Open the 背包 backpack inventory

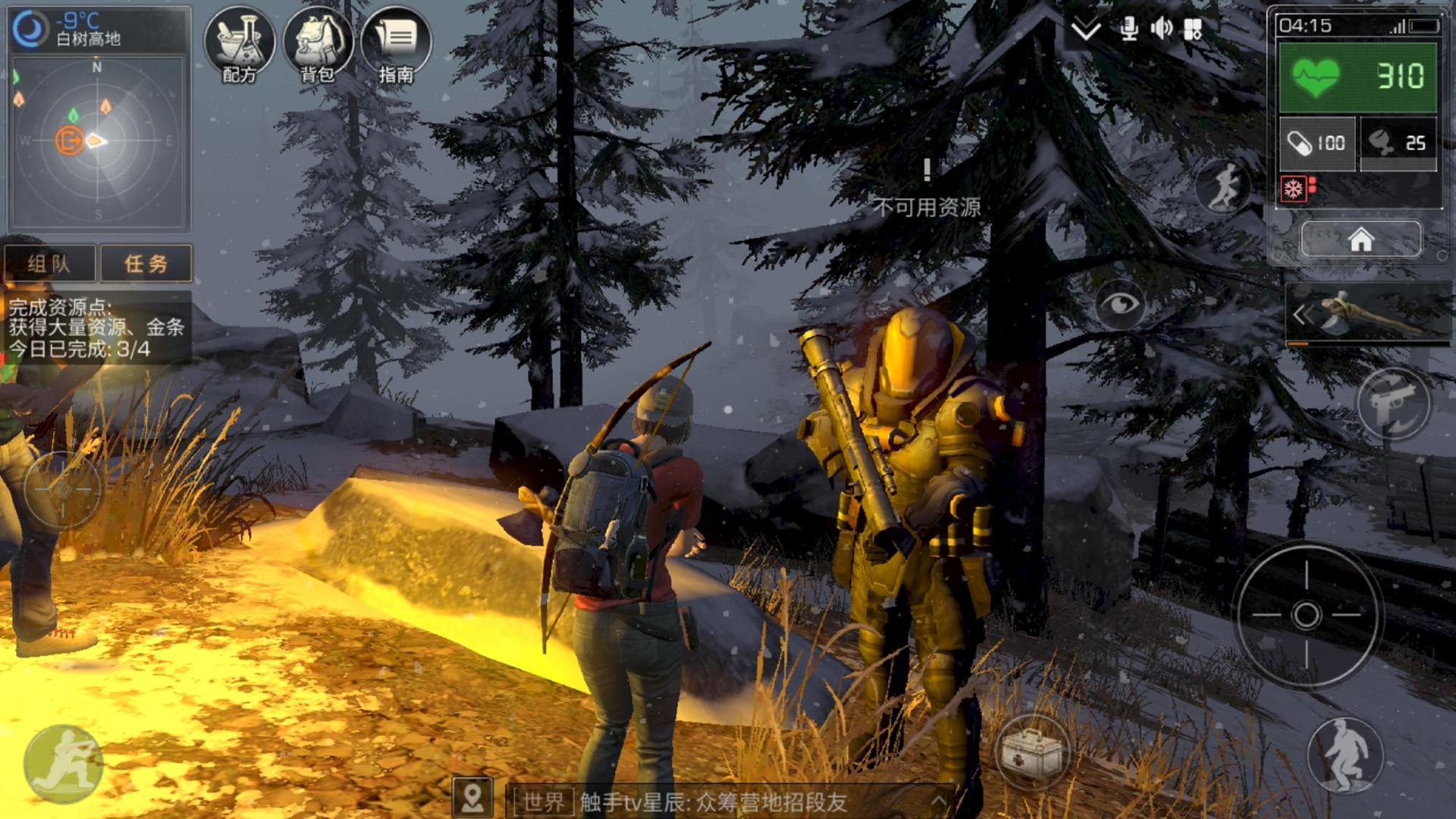point(318,43)
